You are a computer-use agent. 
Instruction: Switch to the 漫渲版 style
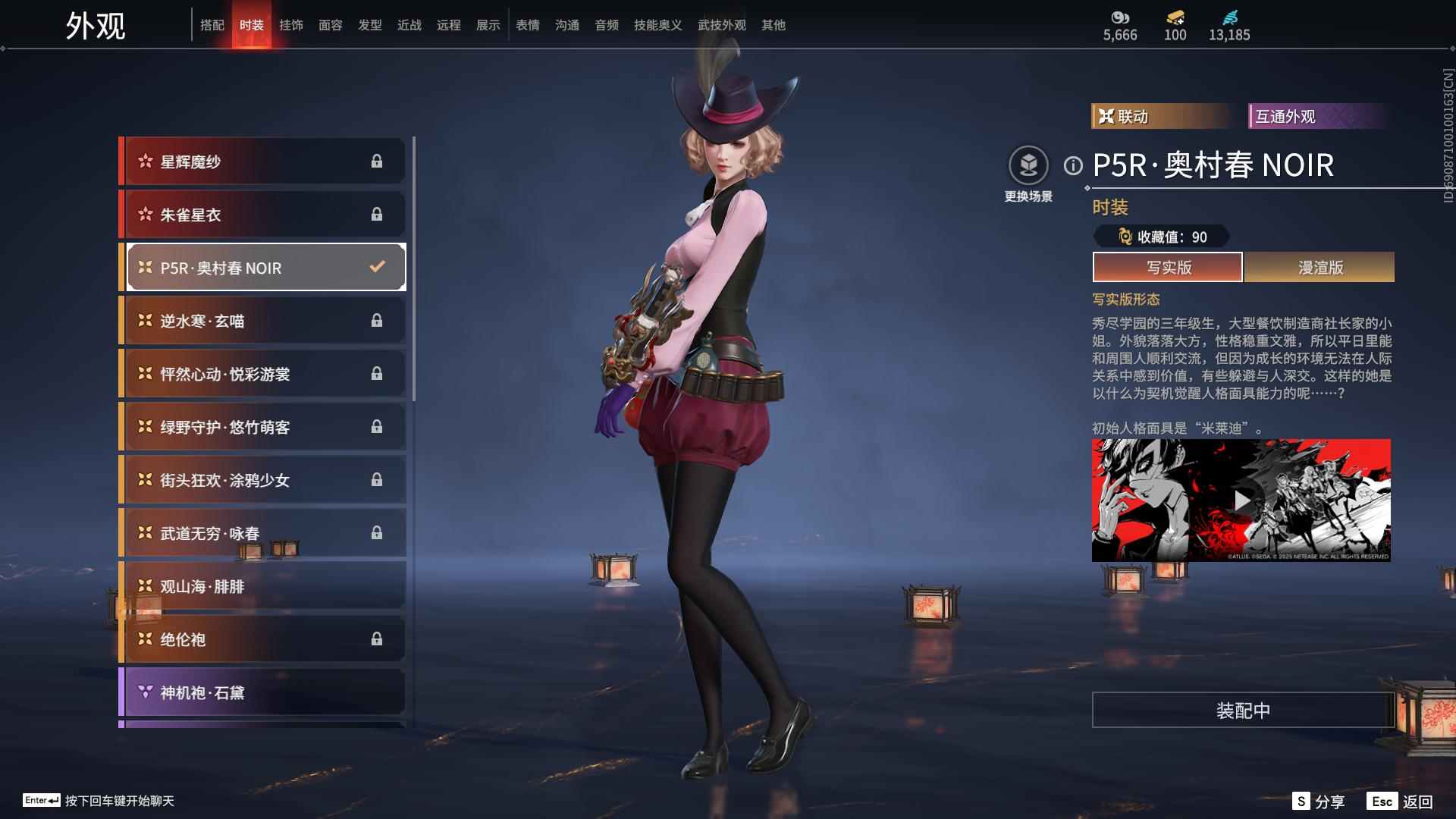(x=1319, y=267)
